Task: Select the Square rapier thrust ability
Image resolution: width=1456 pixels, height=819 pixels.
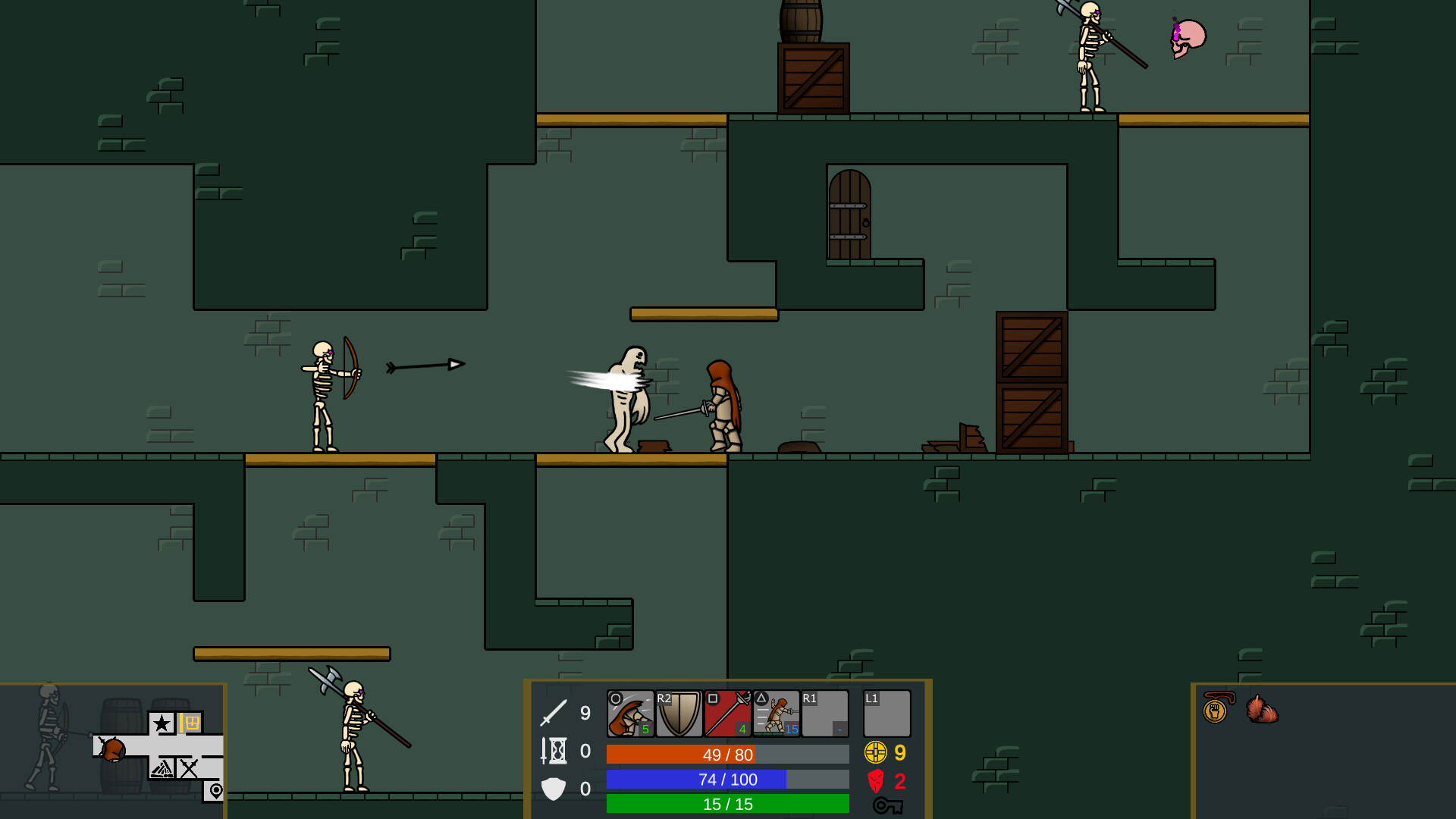Action: [728, 713]
